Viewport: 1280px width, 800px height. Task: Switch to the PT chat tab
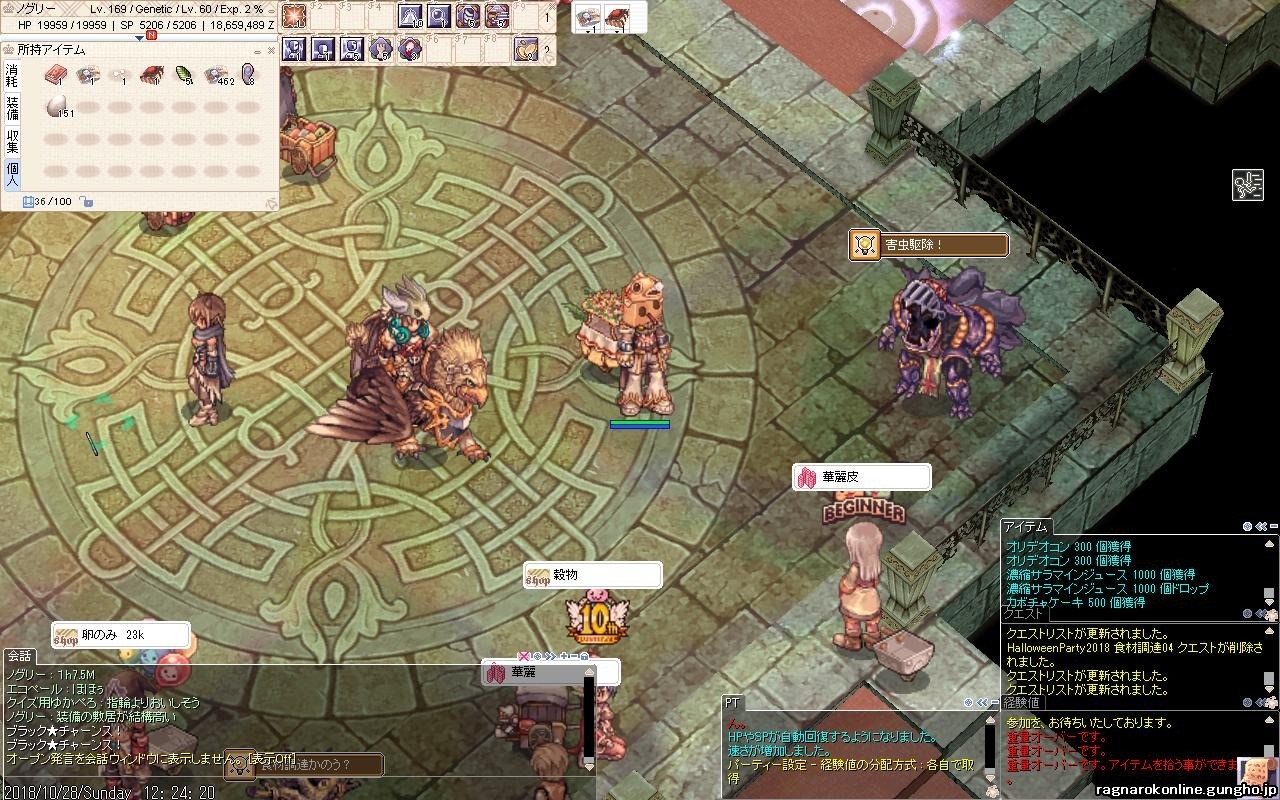(x=732, y=703)
